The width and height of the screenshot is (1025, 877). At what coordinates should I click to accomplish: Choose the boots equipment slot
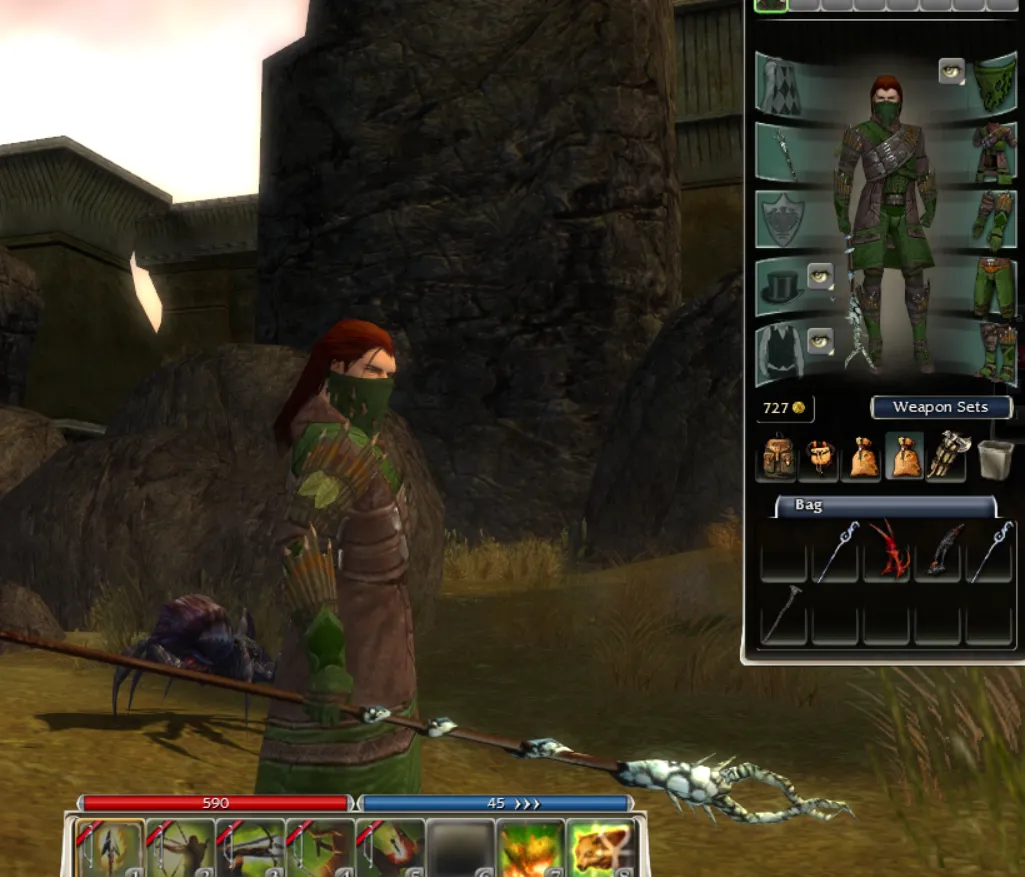(x=994, y=353)
